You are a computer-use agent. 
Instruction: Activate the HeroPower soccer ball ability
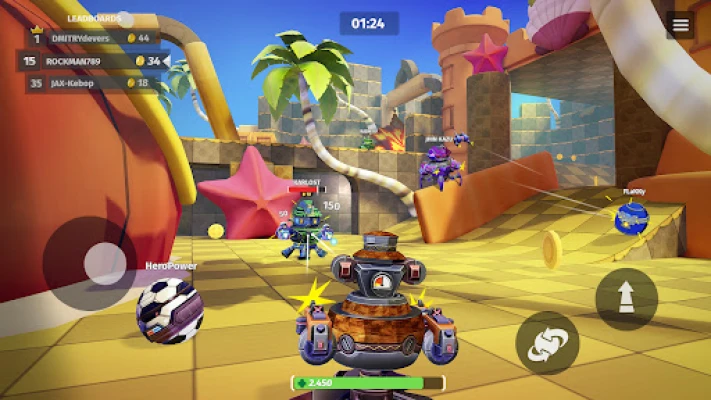[x=170, y=309]
